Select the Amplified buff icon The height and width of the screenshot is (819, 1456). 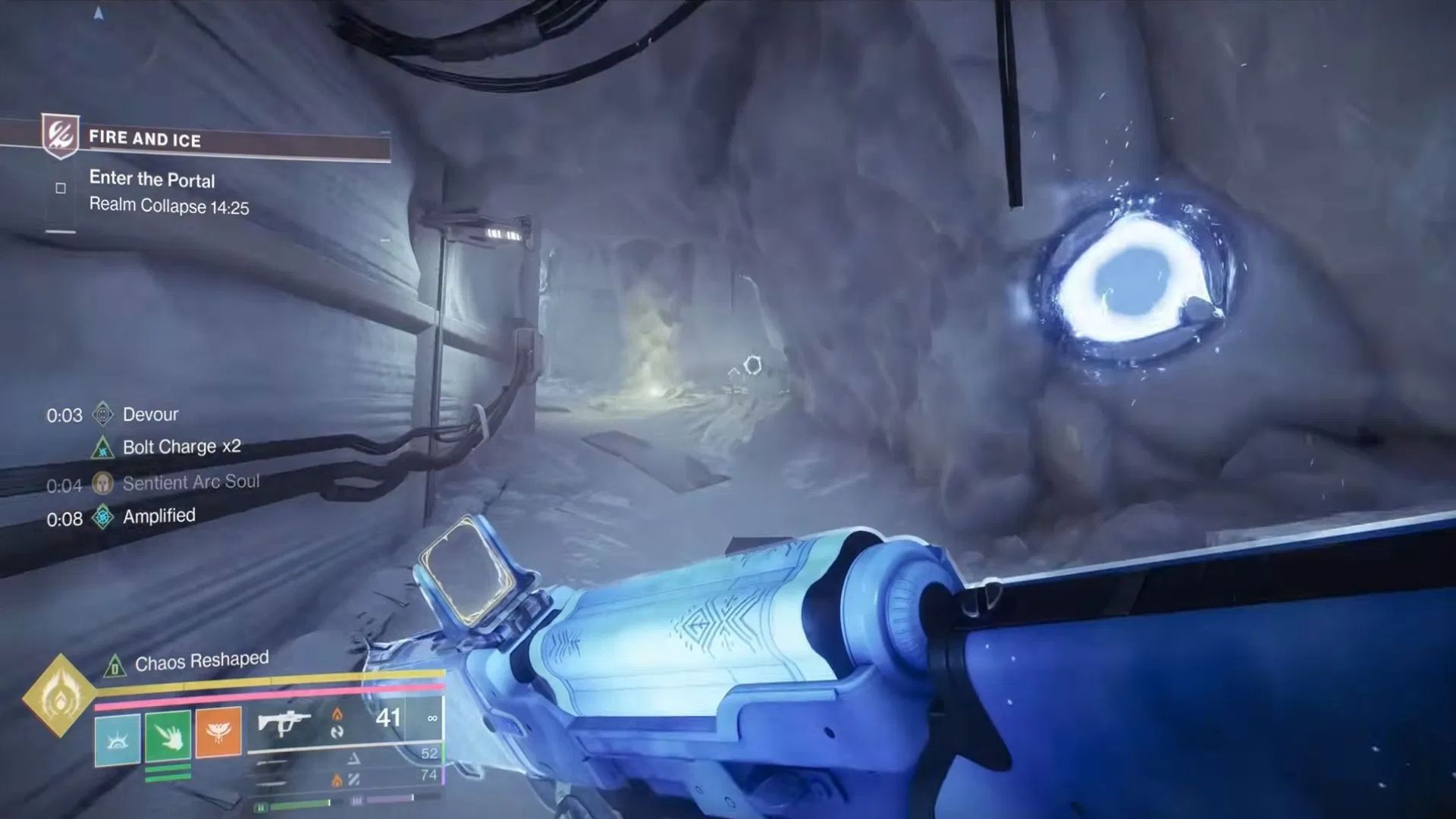click(102, 517)
